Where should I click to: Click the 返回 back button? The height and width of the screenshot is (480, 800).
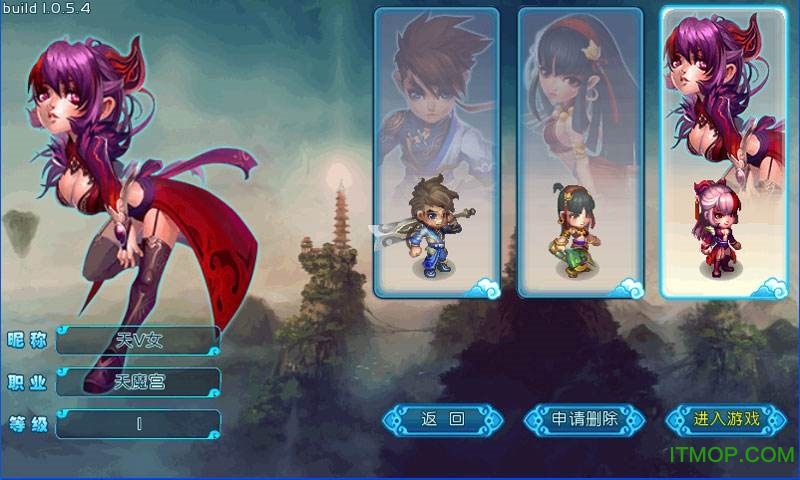pyautogui.click(x=443, y=420)
